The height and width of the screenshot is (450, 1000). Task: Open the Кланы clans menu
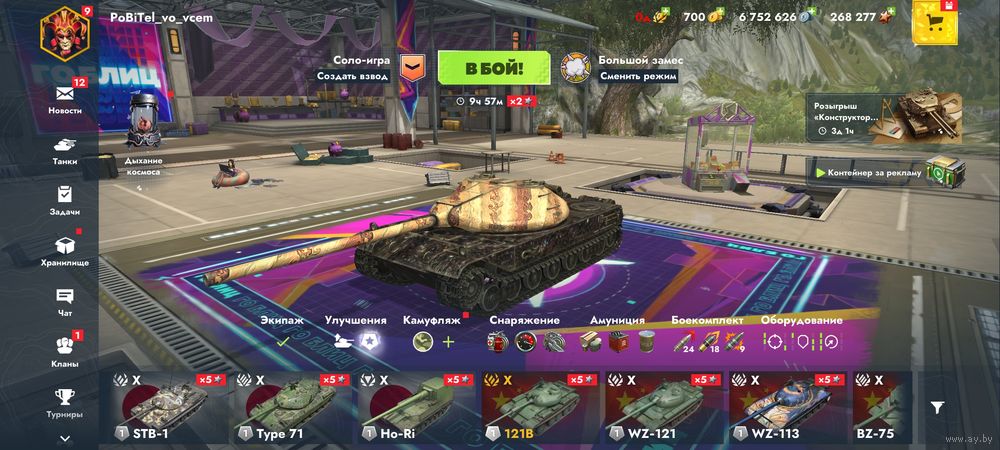click(x=65, y=352)
